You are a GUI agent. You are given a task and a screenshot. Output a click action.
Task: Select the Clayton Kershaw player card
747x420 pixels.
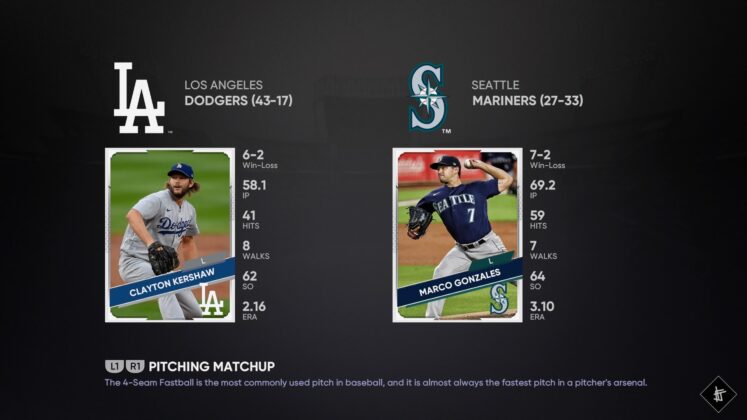[169, 235]
